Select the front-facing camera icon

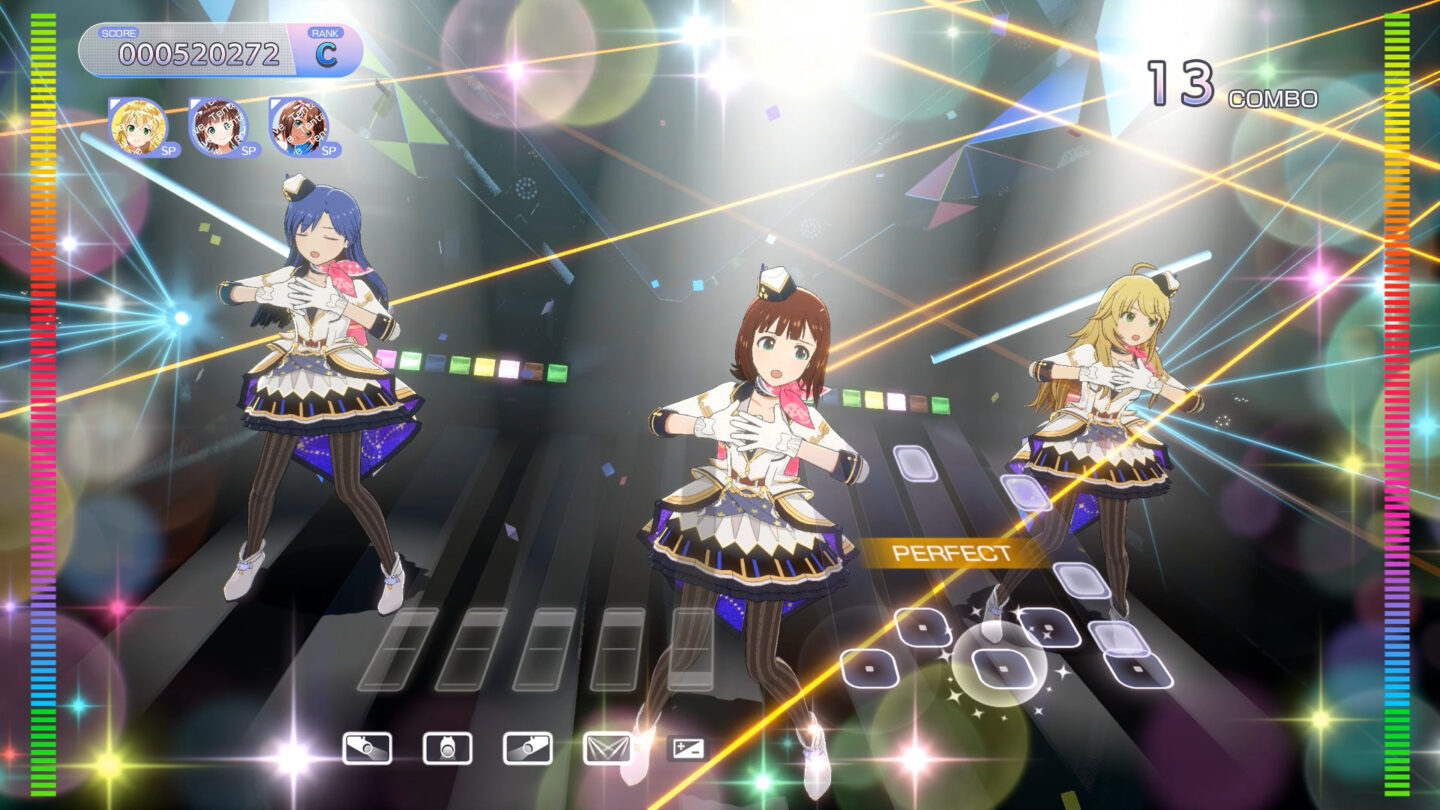[447, 748]
